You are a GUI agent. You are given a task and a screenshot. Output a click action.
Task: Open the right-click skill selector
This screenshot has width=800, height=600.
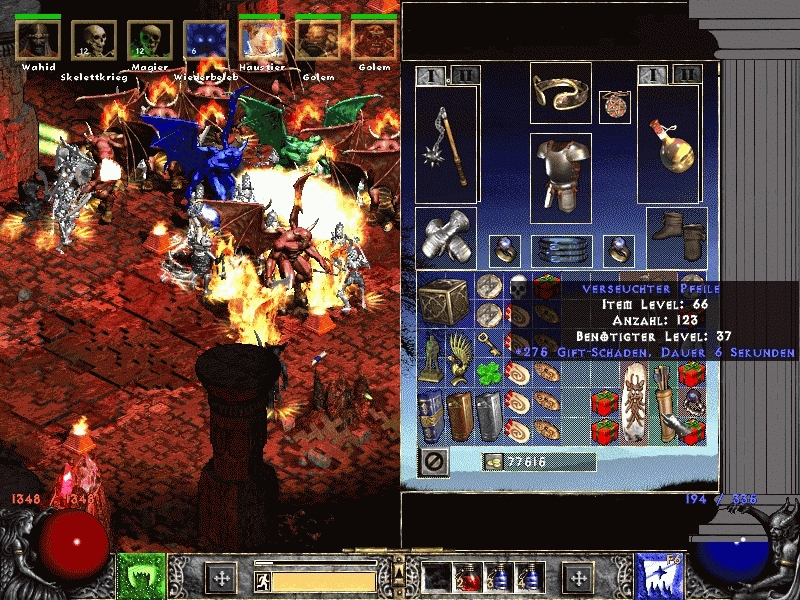(x=658, y=577)
